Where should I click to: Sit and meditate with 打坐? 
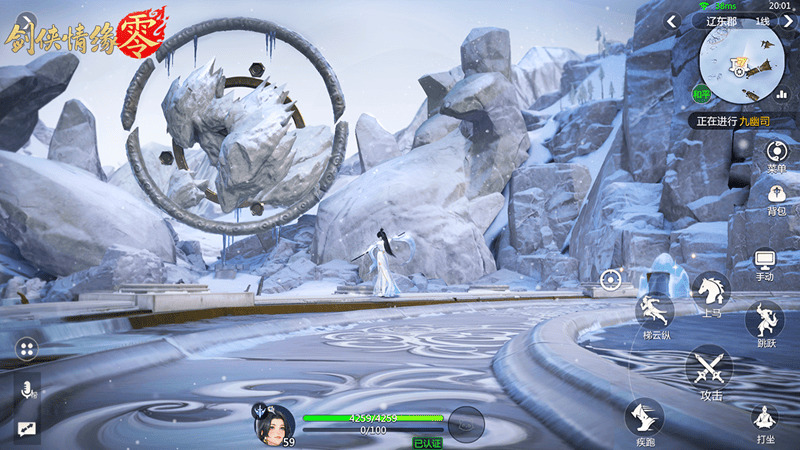(765, 420)
